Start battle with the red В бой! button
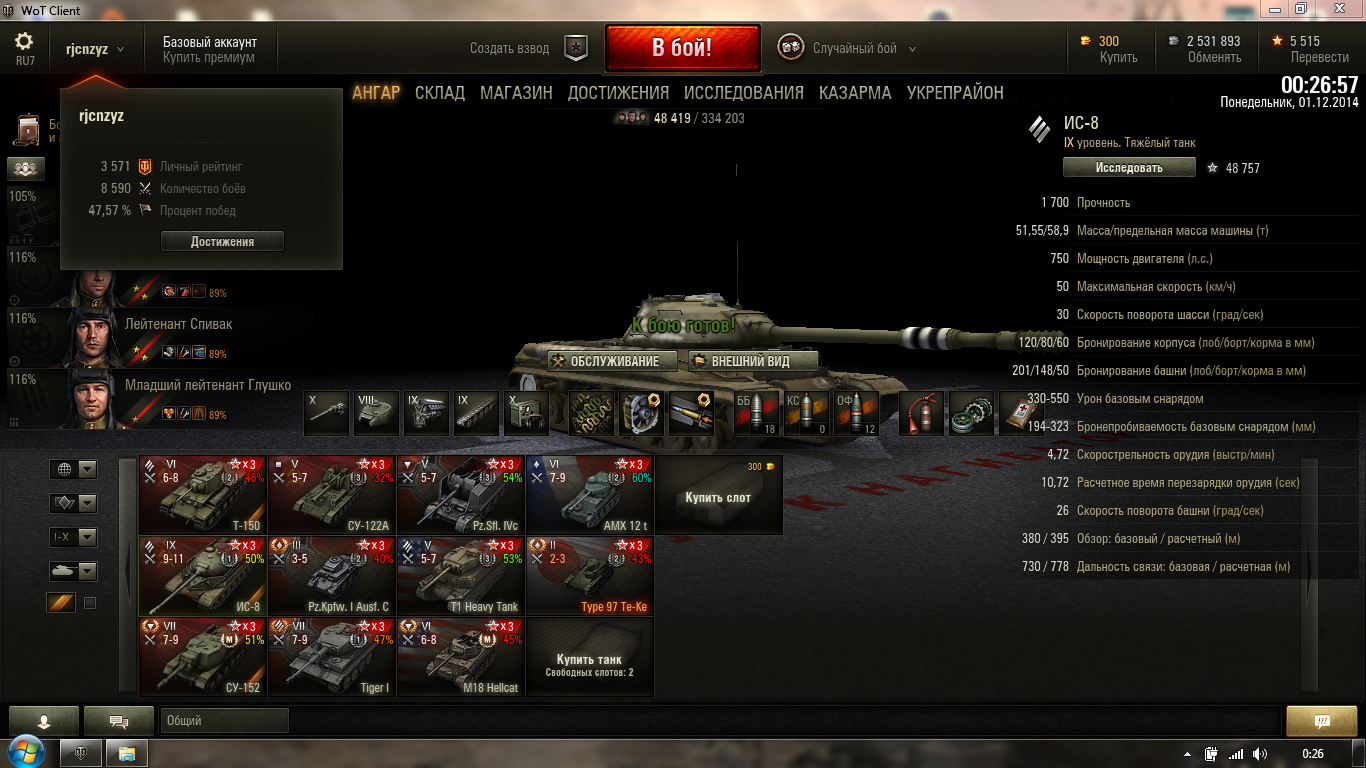The height and width of the screenshot is (768, 1366). click(682, 48)
